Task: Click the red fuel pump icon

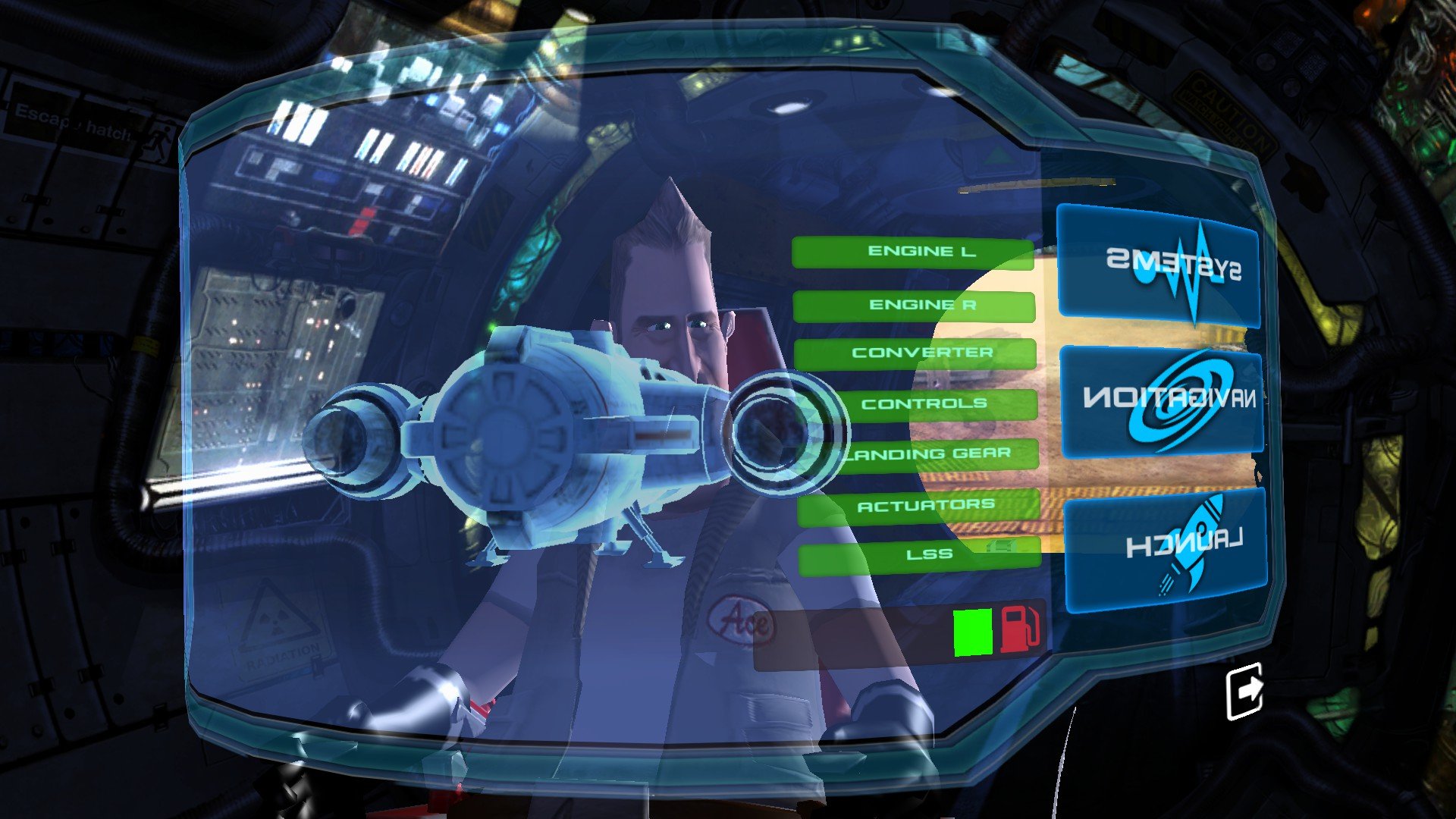Action: 1019,629
